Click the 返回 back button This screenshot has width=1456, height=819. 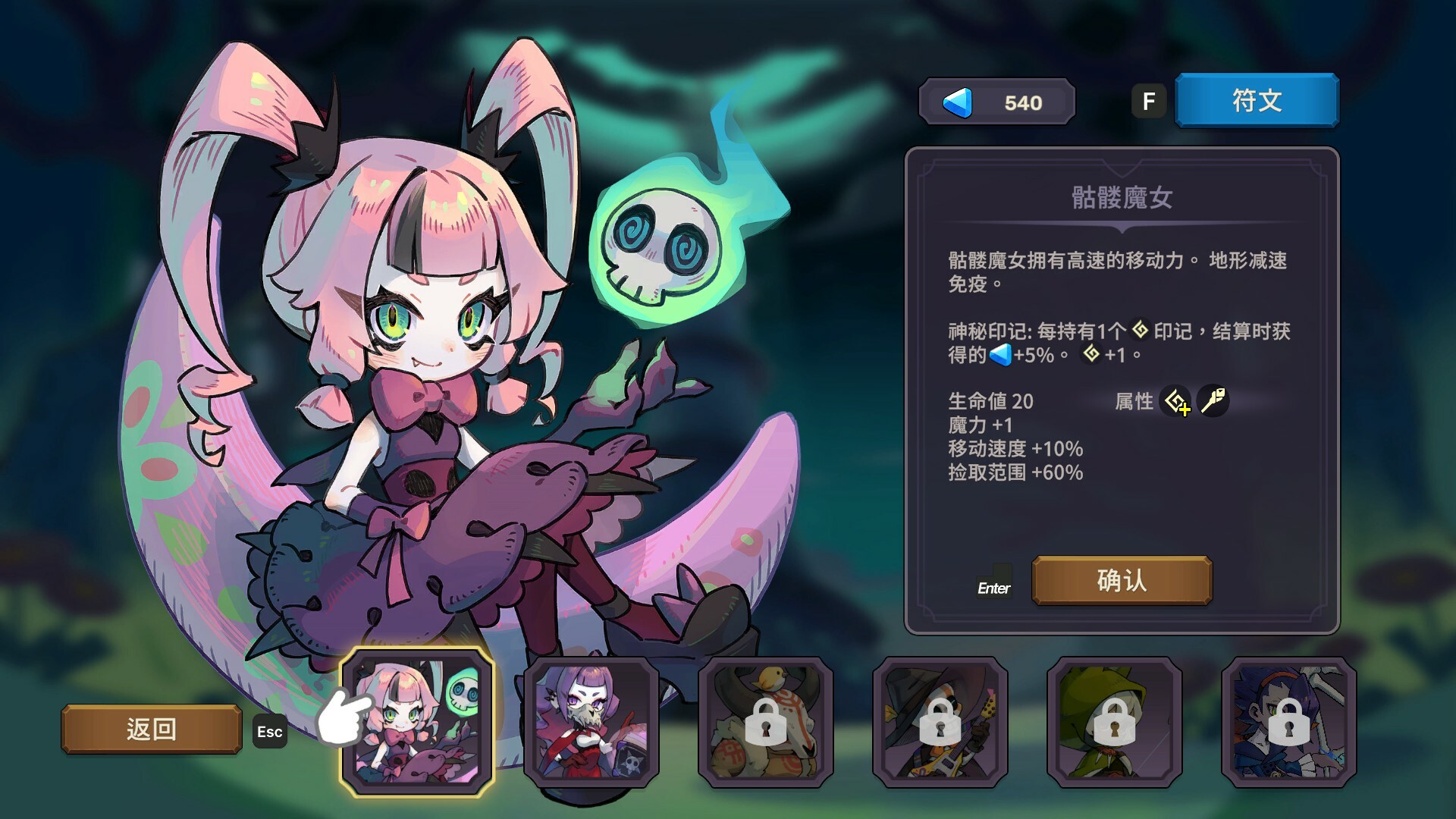(x=152, y=730)
